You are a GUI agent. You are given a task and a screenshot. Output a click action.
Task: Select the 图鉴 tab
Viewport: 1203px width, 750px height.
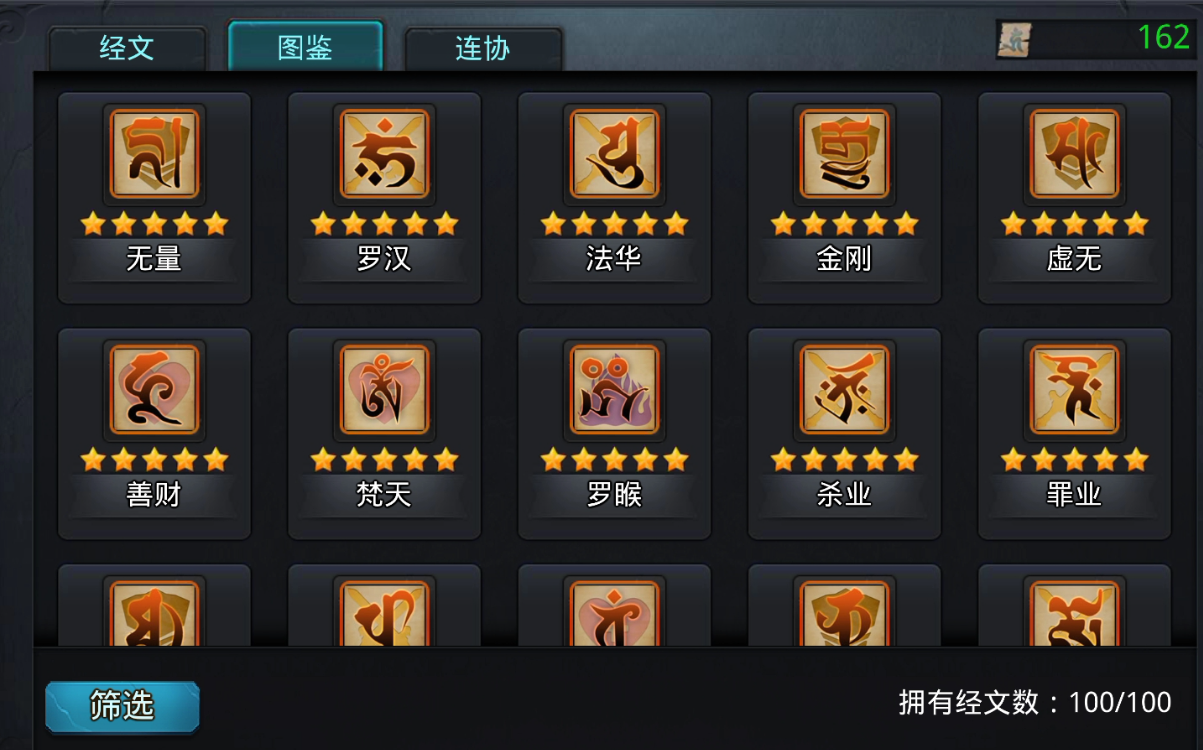pyautogui.click(x=305, y=47)
